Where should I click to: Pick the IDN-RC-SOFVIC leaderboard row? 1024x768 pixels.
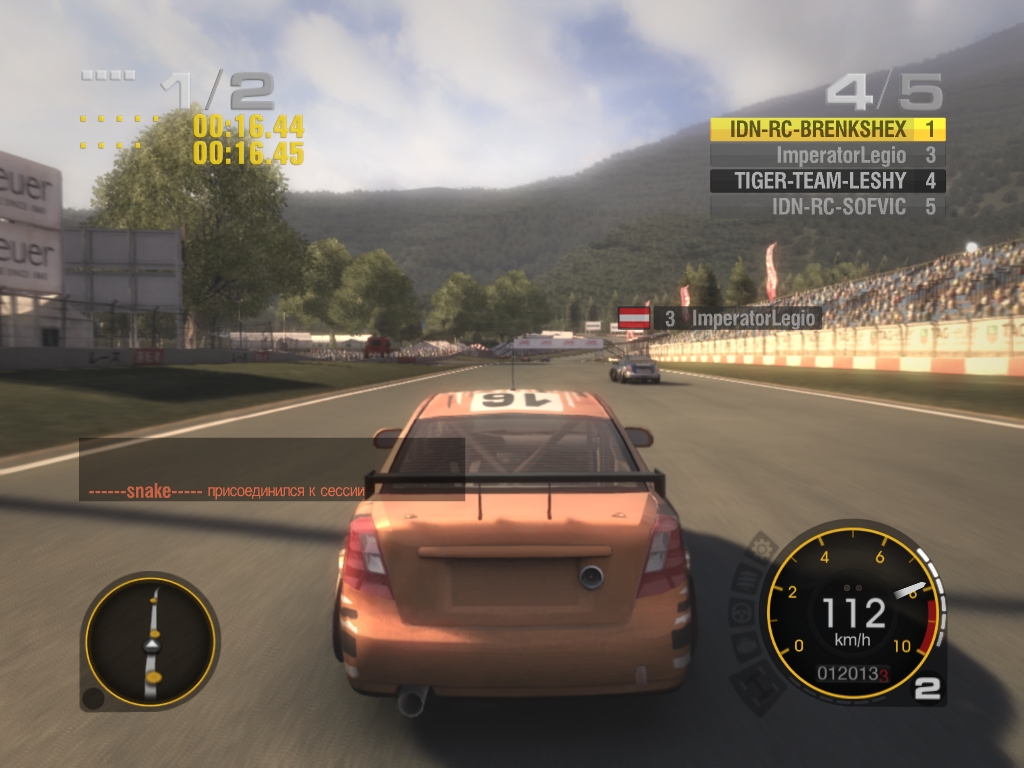click(x=827, y=207)
